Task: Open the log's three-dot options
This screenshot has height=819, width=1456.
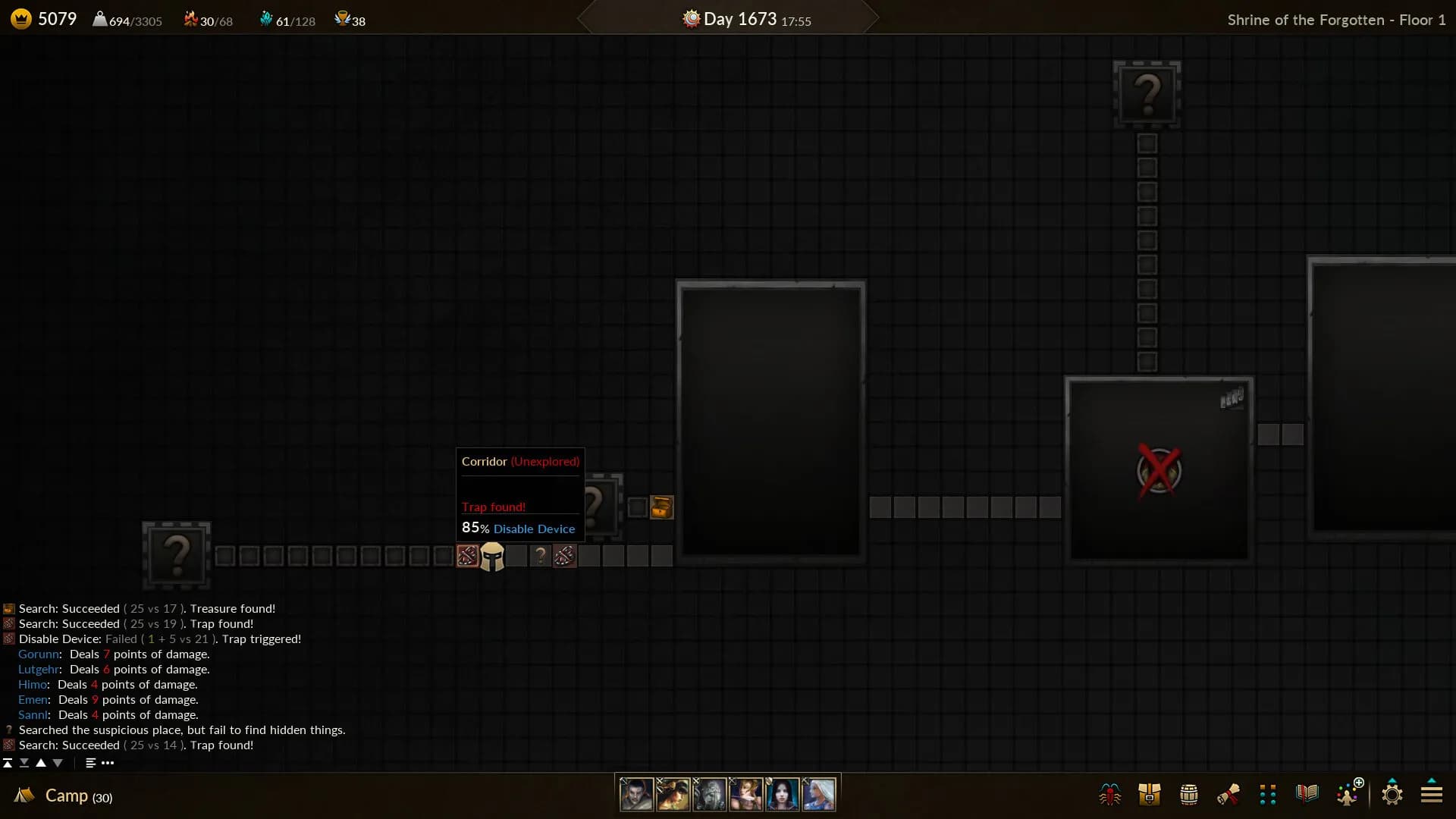Action: click(x=108, y=763)
